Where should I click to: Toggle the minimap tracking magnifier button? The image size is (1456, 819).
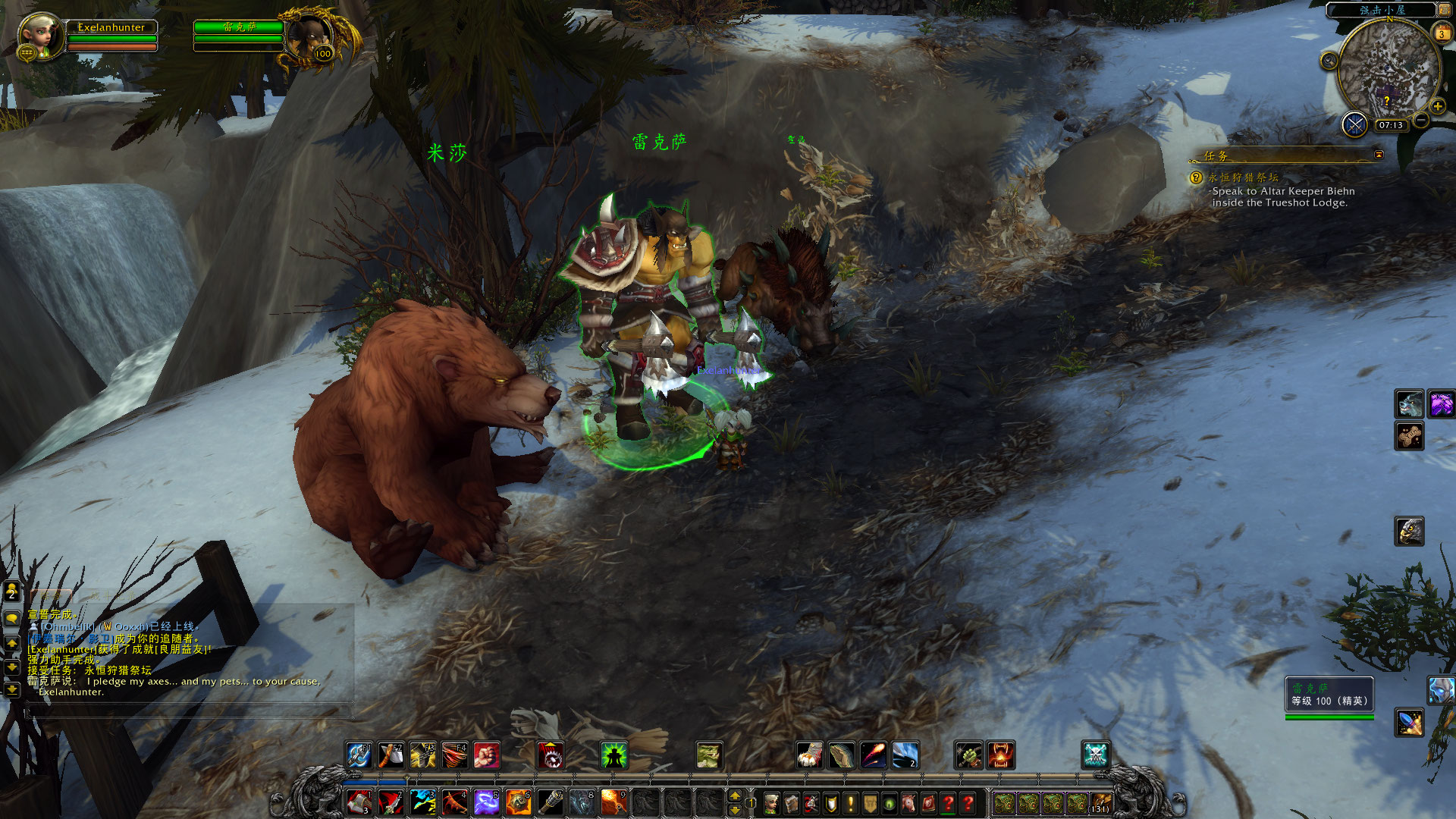coord(1329,61)
